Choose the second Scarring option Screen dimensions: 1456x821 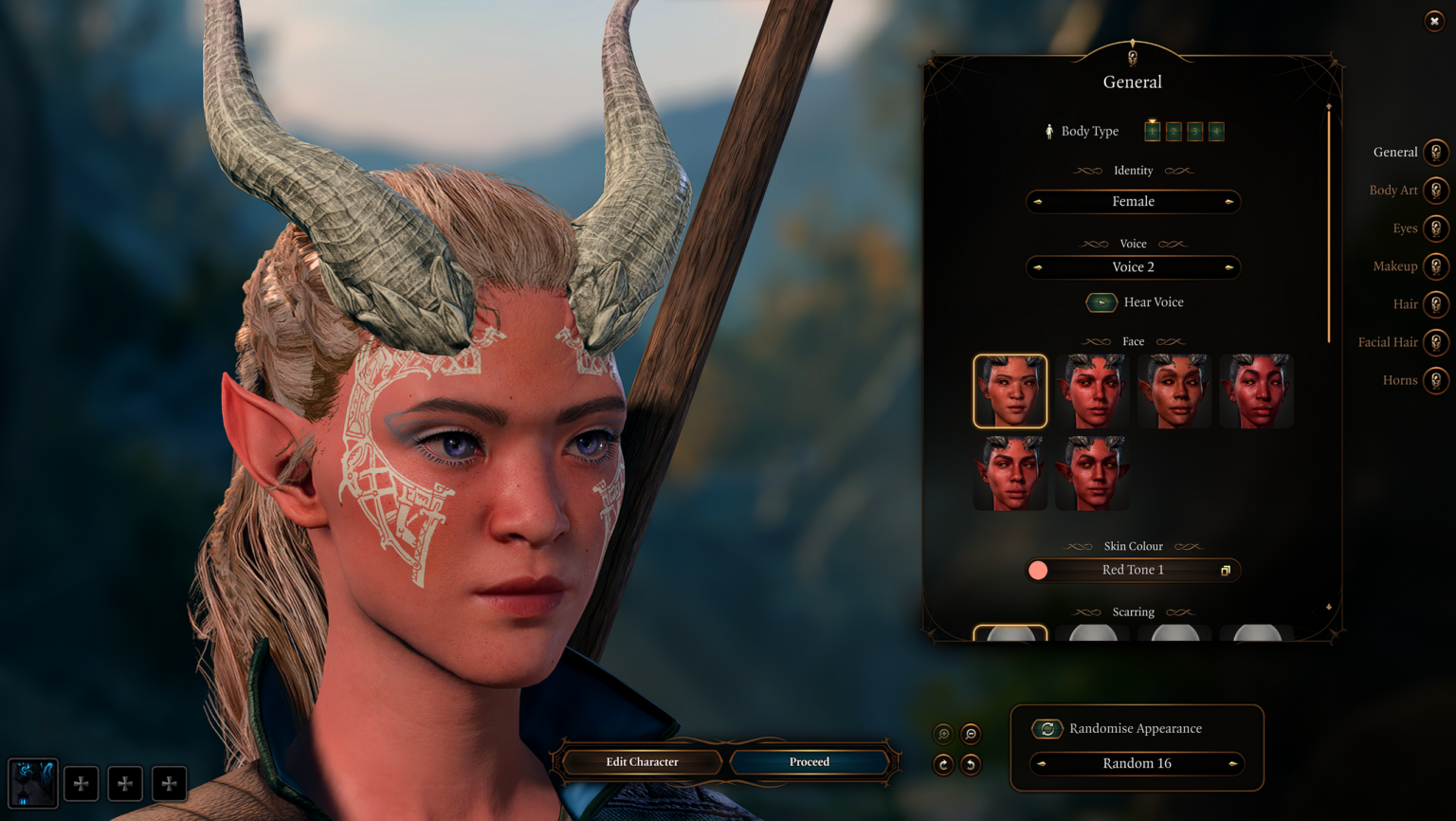[1092, 633]
